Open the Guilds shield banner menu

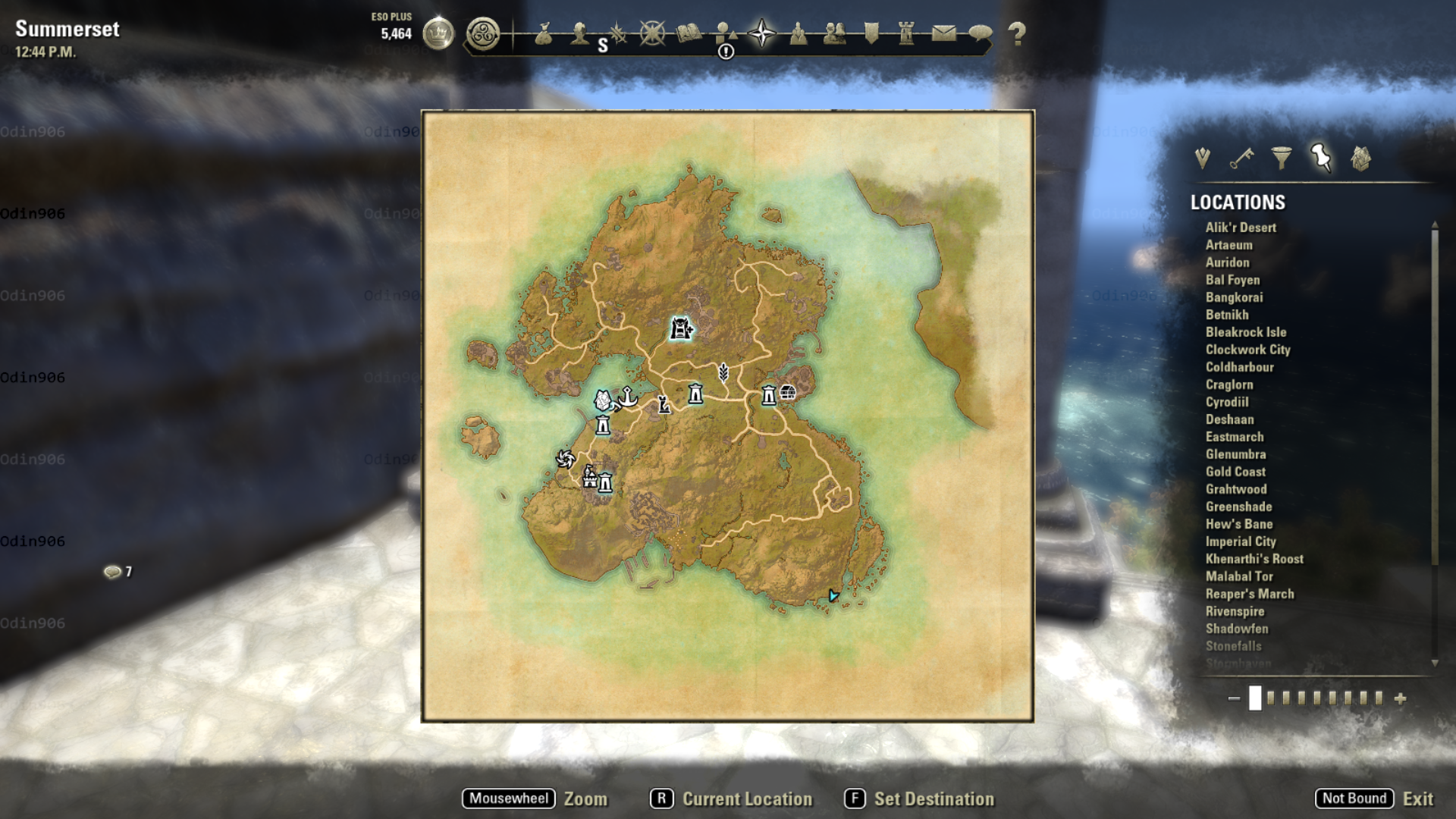tap(871, 33)
